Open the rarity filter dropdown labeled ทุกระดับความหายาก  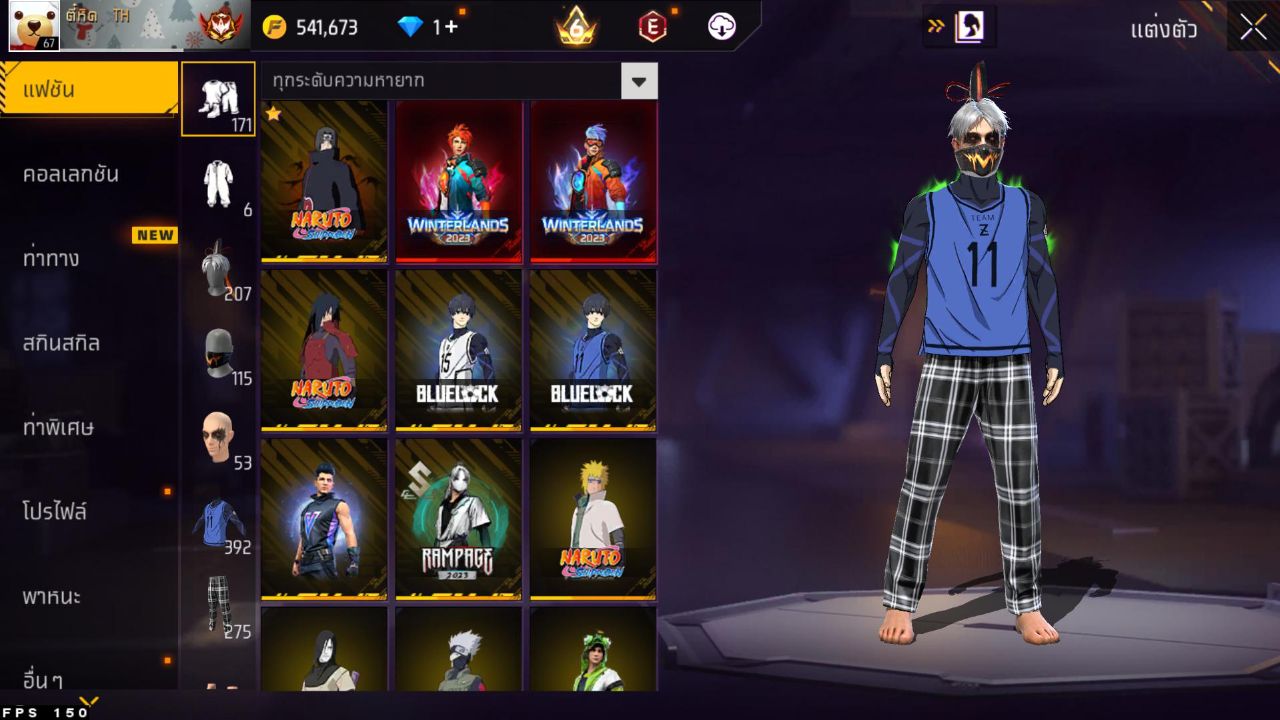[x=450, y=81]
